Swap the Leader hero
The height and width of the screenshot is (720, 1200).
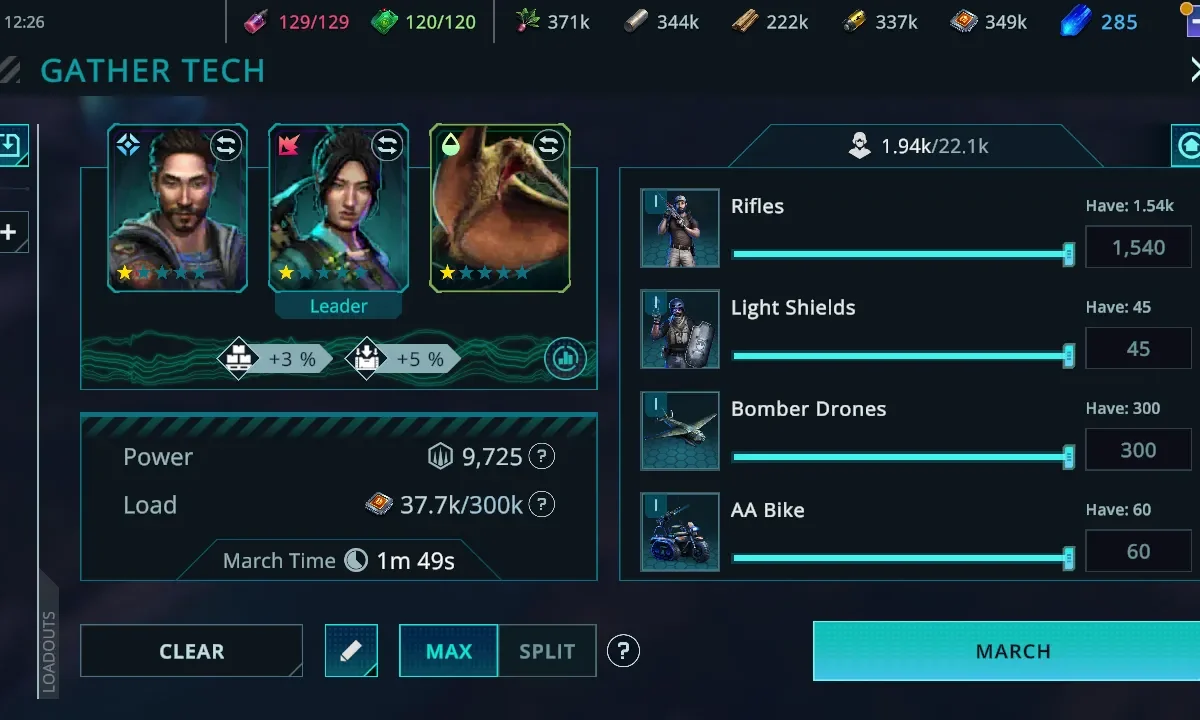coord(387,146)
